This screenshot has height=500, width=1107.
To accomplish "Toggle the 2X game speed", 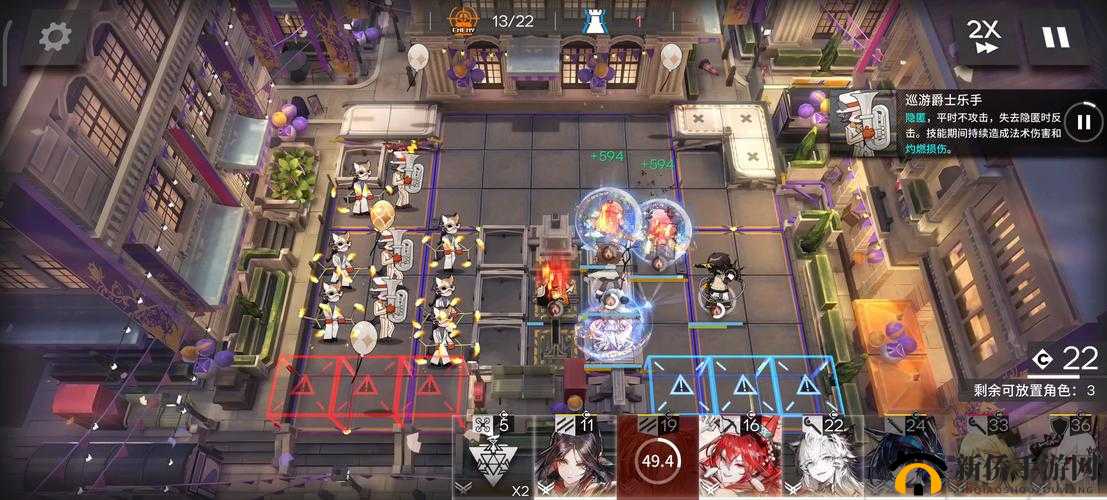I will click(983, 37).
